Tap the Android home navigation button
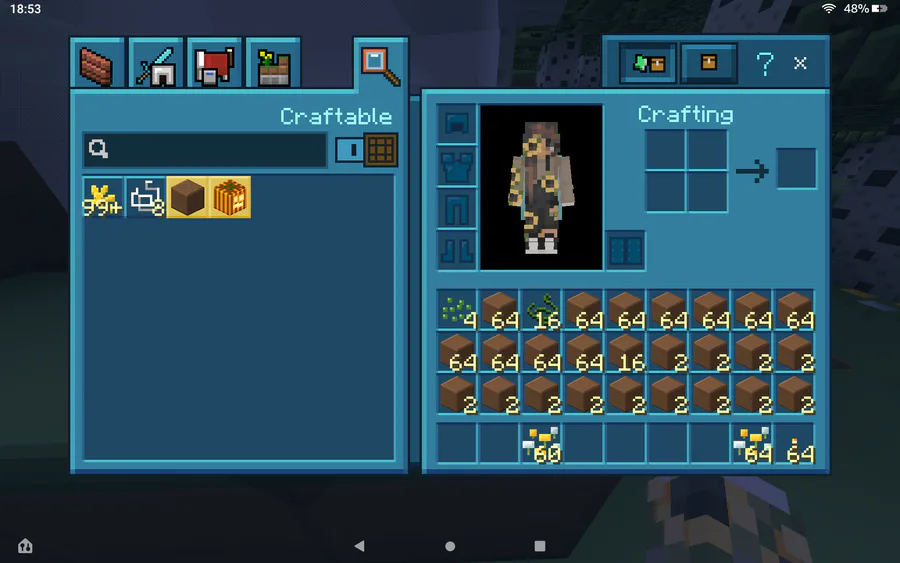This screenshot has height=563, width=900. coord(450,547)
